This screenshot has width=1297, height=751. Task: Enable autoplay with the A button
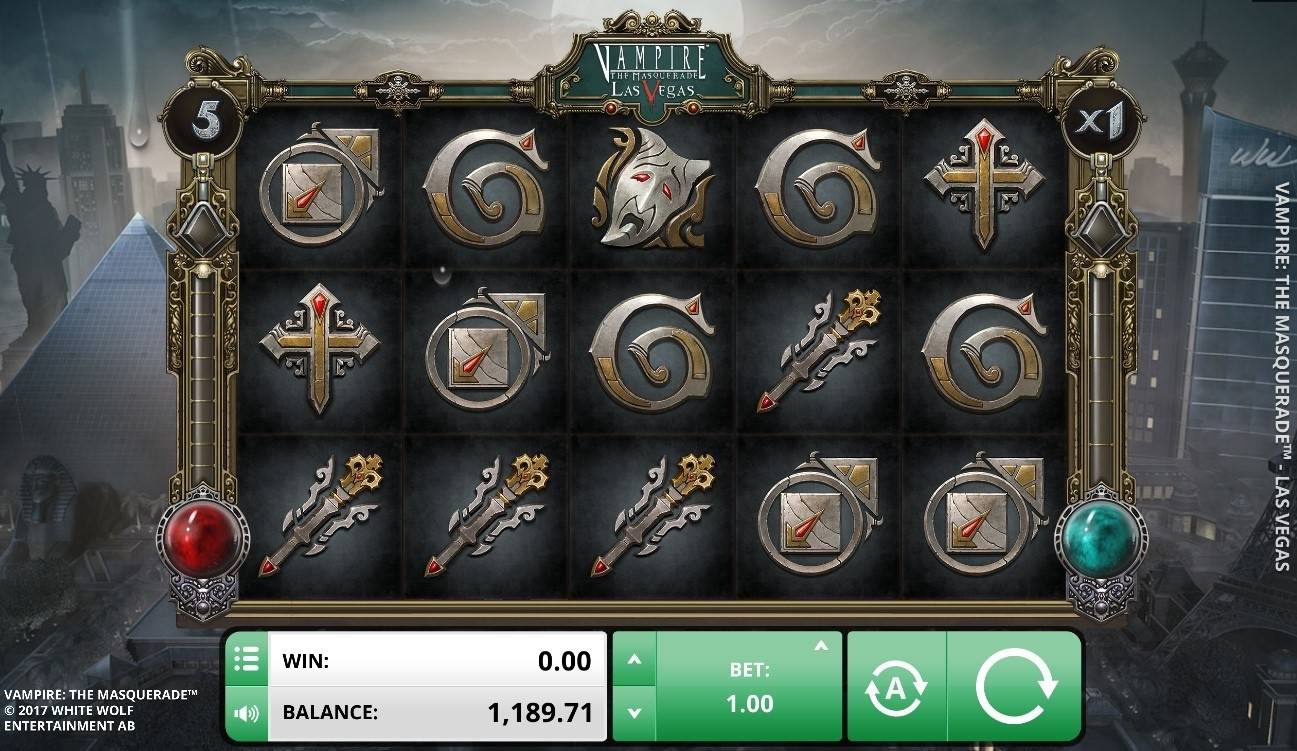pyautogui.click(x=898, y=688)
